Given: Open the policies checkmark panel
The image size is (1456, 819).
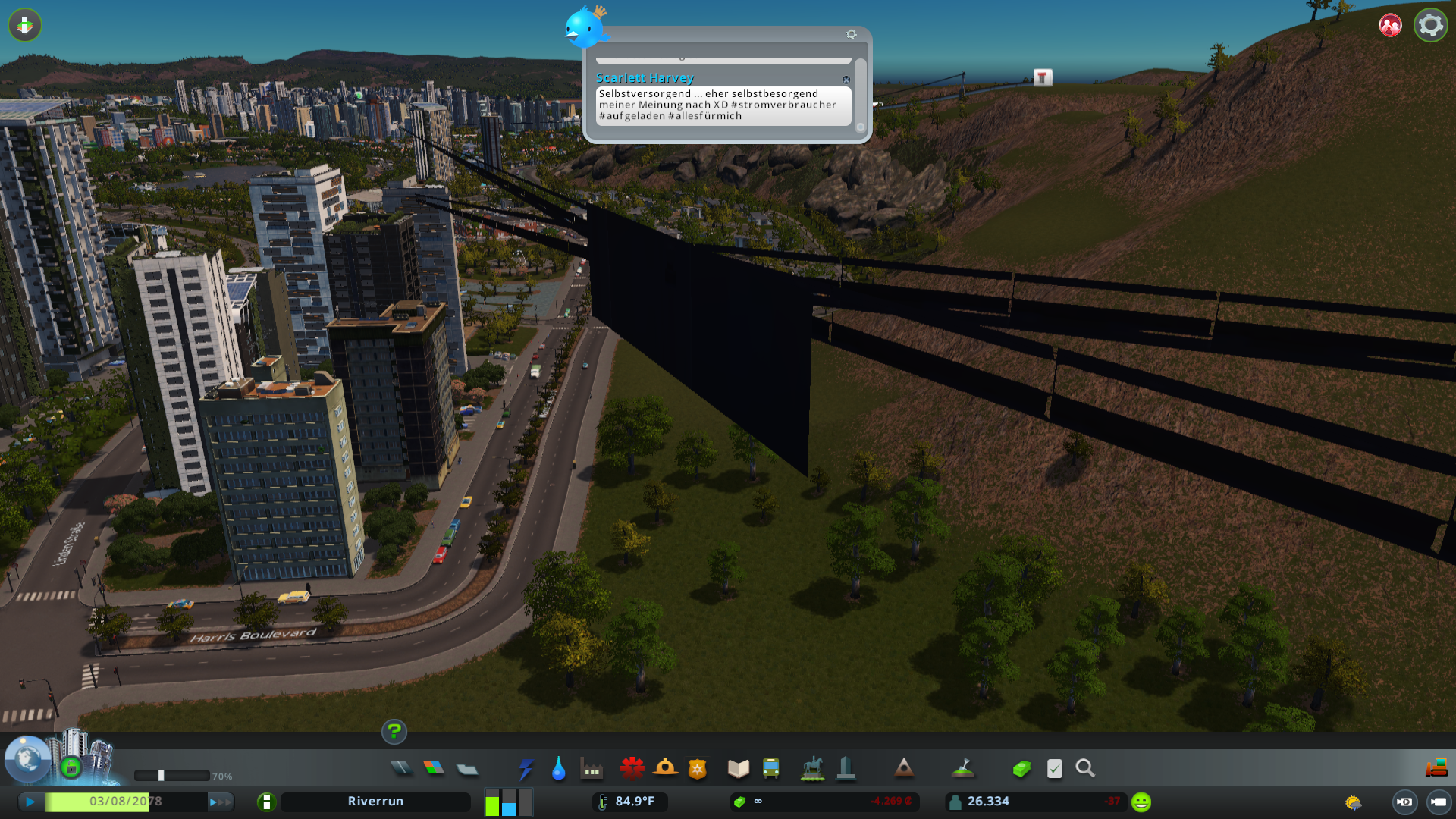Looking at the screenshot, I should click(x=1054, y=768).
